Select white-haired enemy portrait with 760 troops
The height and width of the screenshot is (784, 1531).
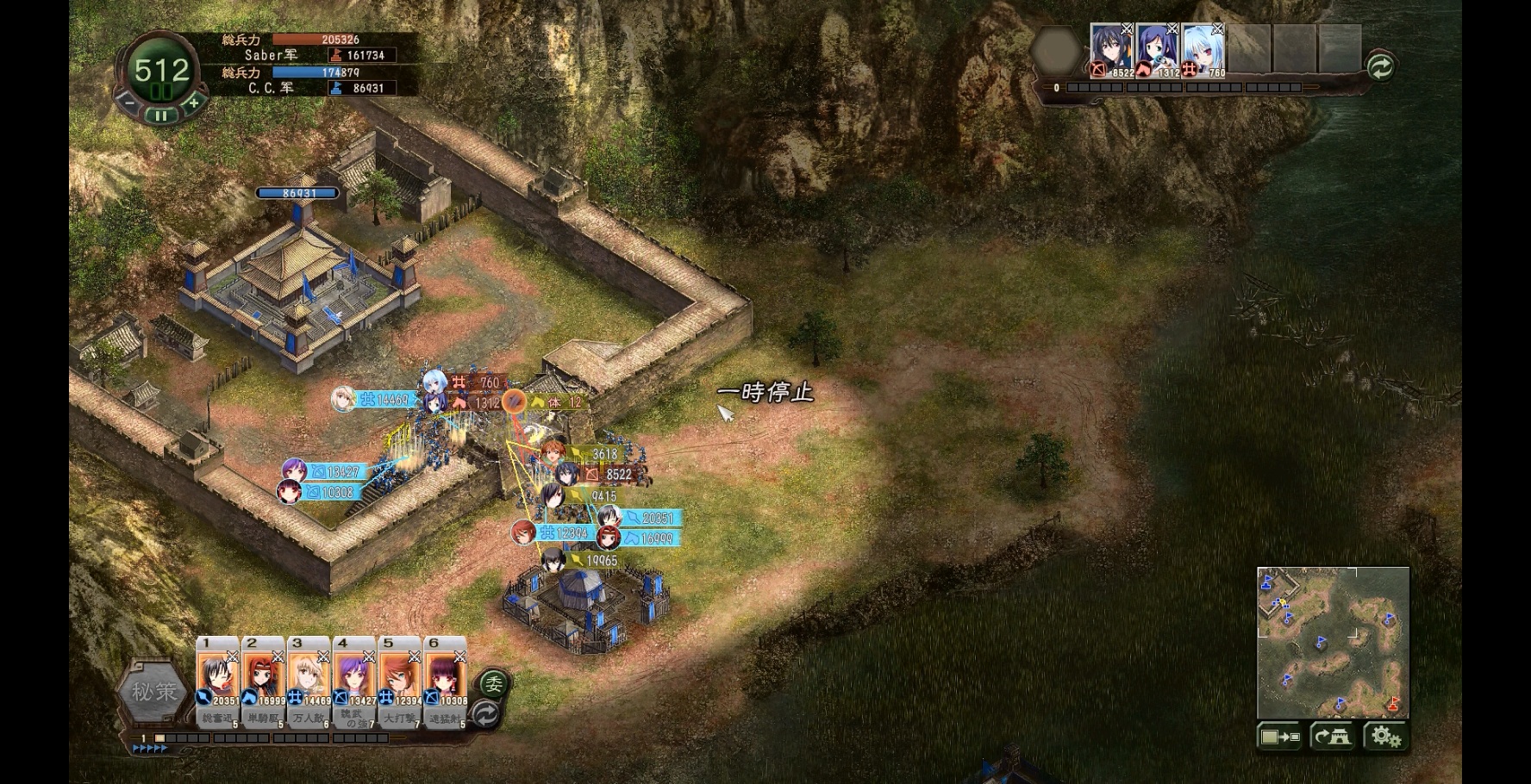(x=1203, y=49)
